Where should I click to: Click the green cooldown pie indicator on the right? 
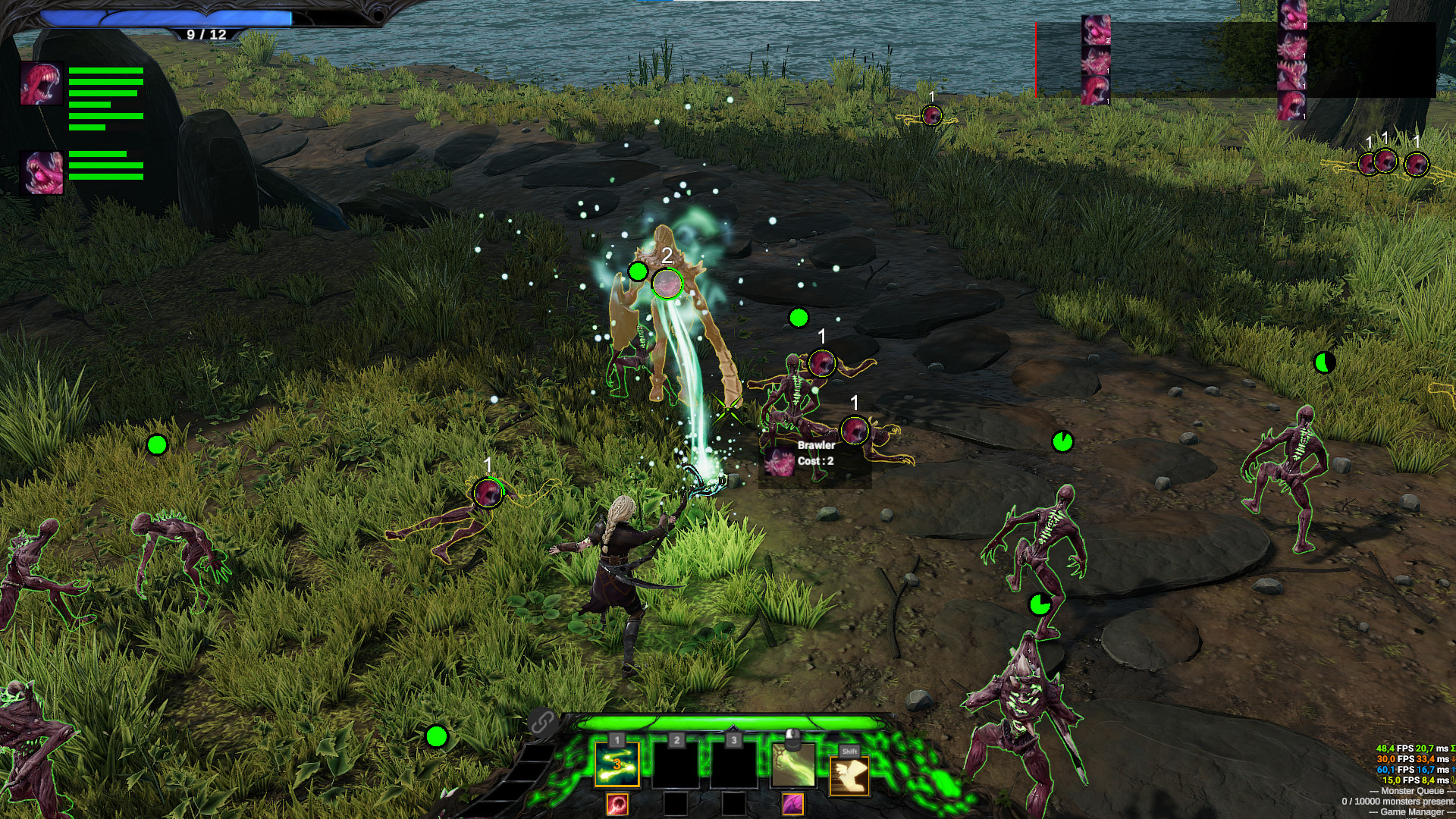[1064, 442]
